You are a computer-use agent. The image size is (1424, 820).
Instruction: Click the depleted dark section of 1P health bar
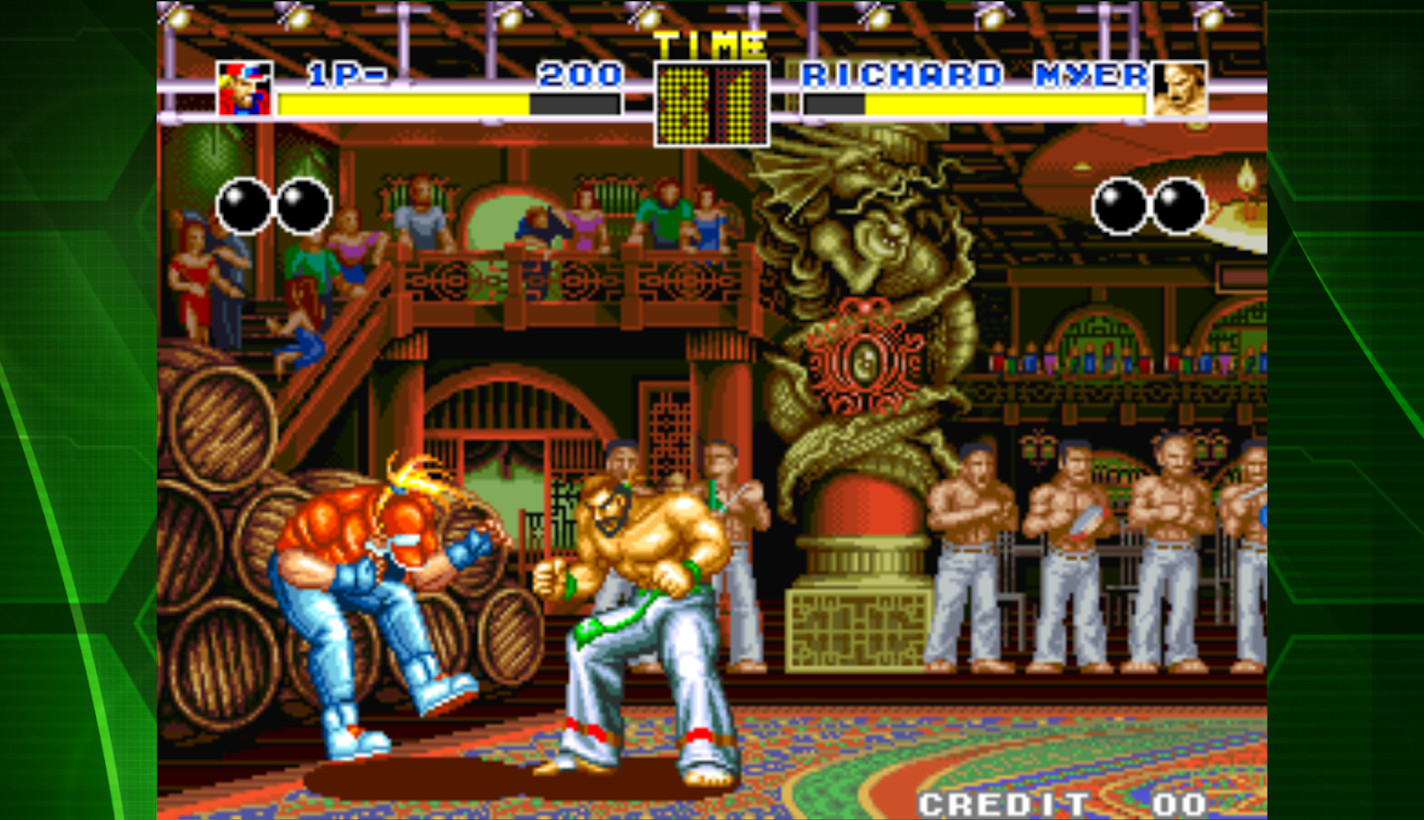click(x=575, y=103)
